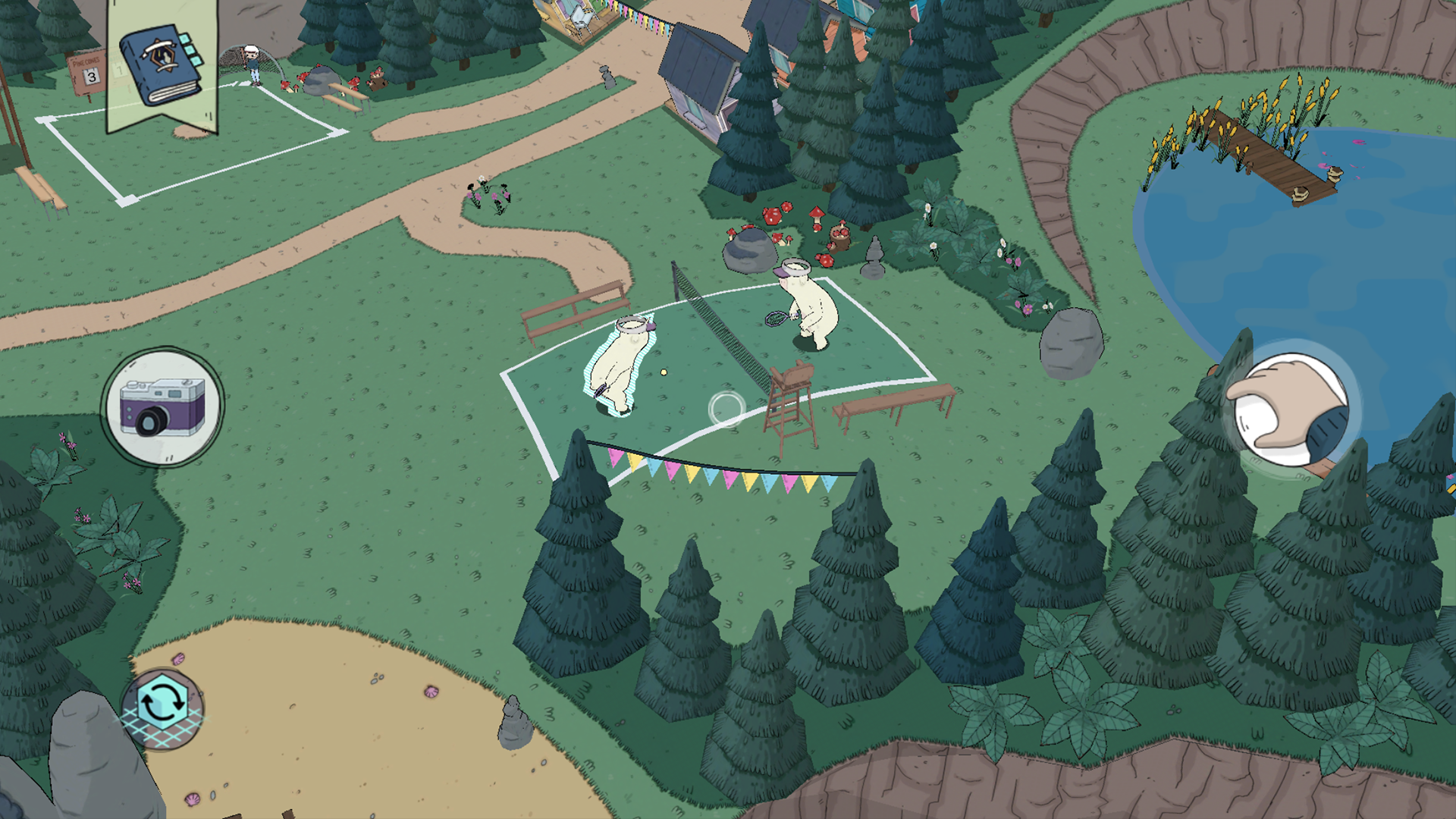Open the top teal bookmark on the journal

tap(184, 37)
